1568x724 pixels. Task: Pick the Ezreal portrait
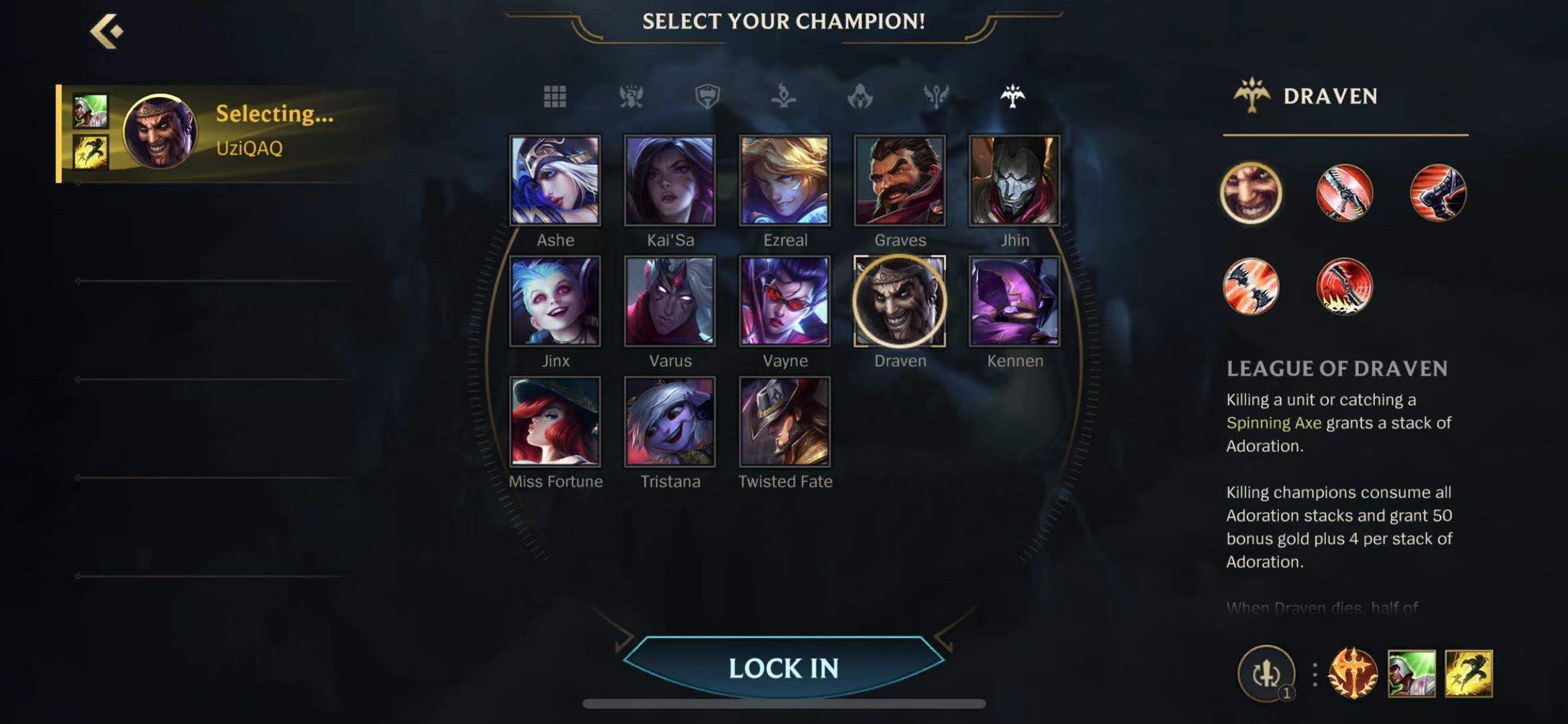(x=784, y=180)
